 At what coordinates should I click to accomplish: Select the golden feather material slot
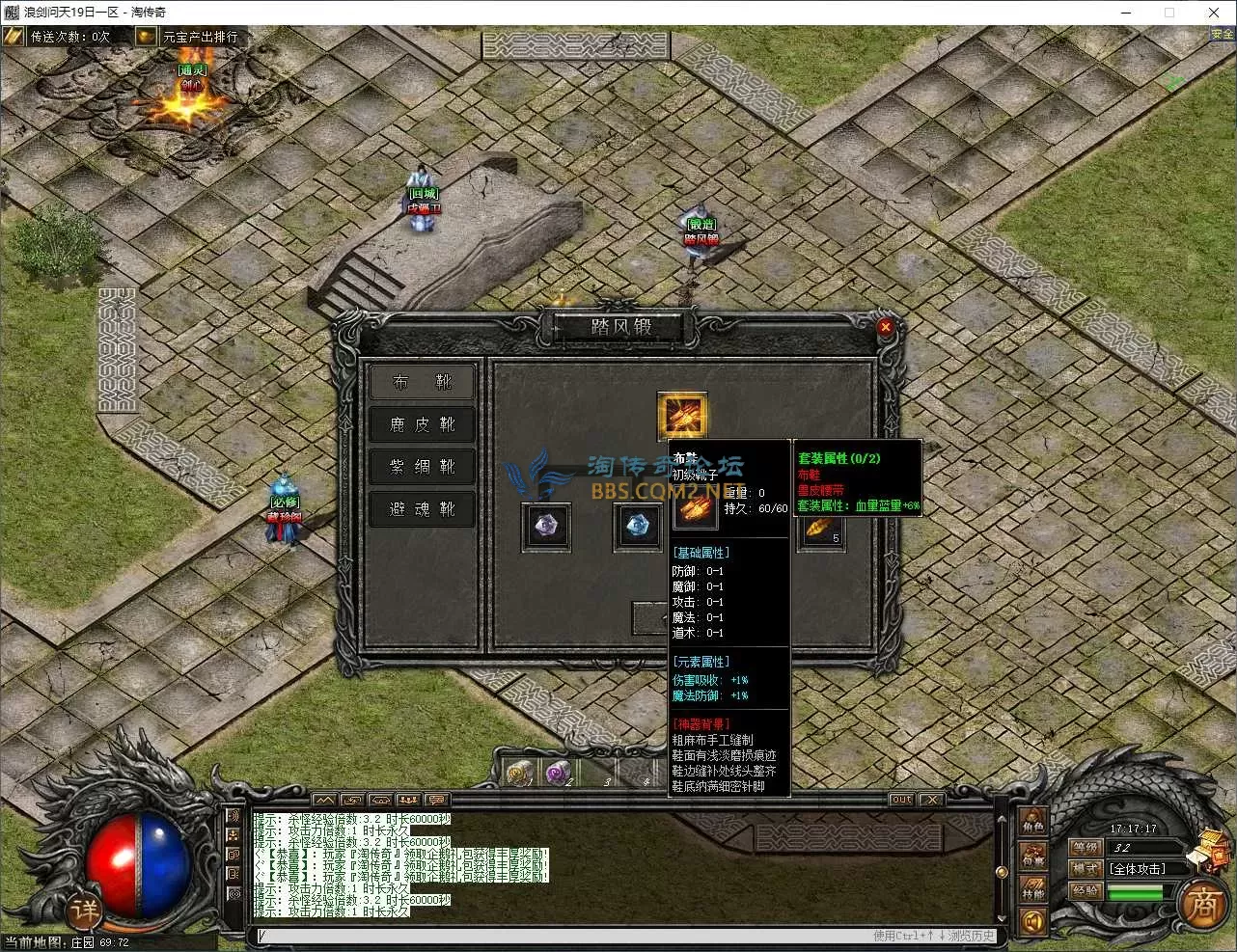pos(821,529)
